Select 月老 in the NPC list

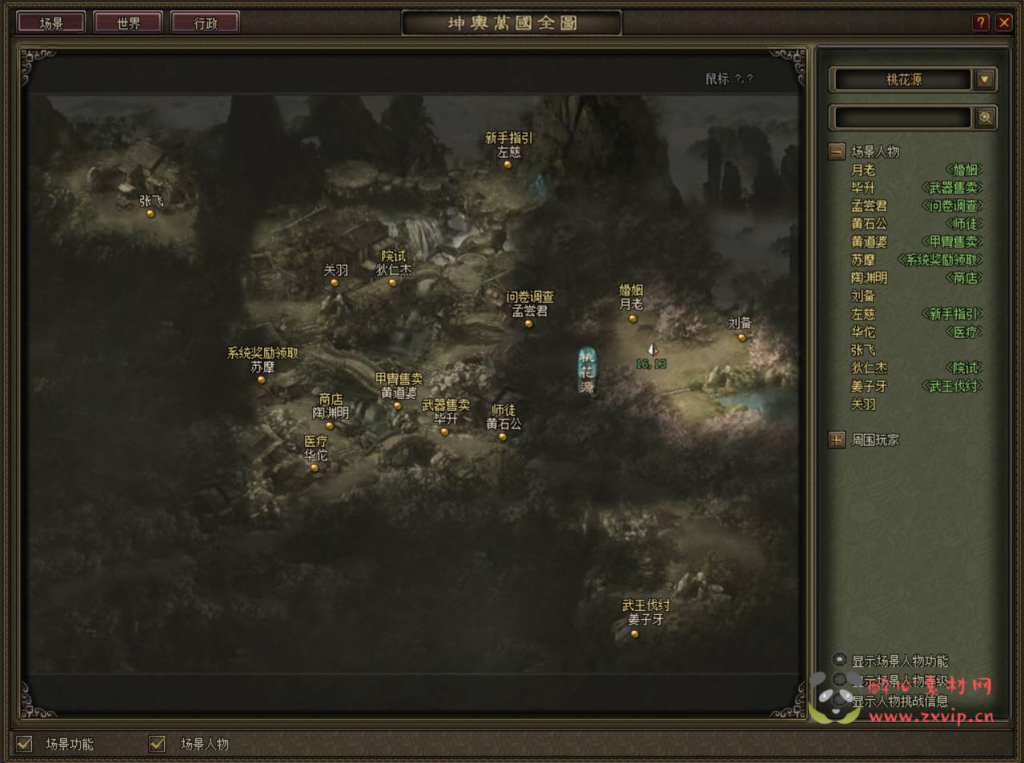click(x=863, y=170)
